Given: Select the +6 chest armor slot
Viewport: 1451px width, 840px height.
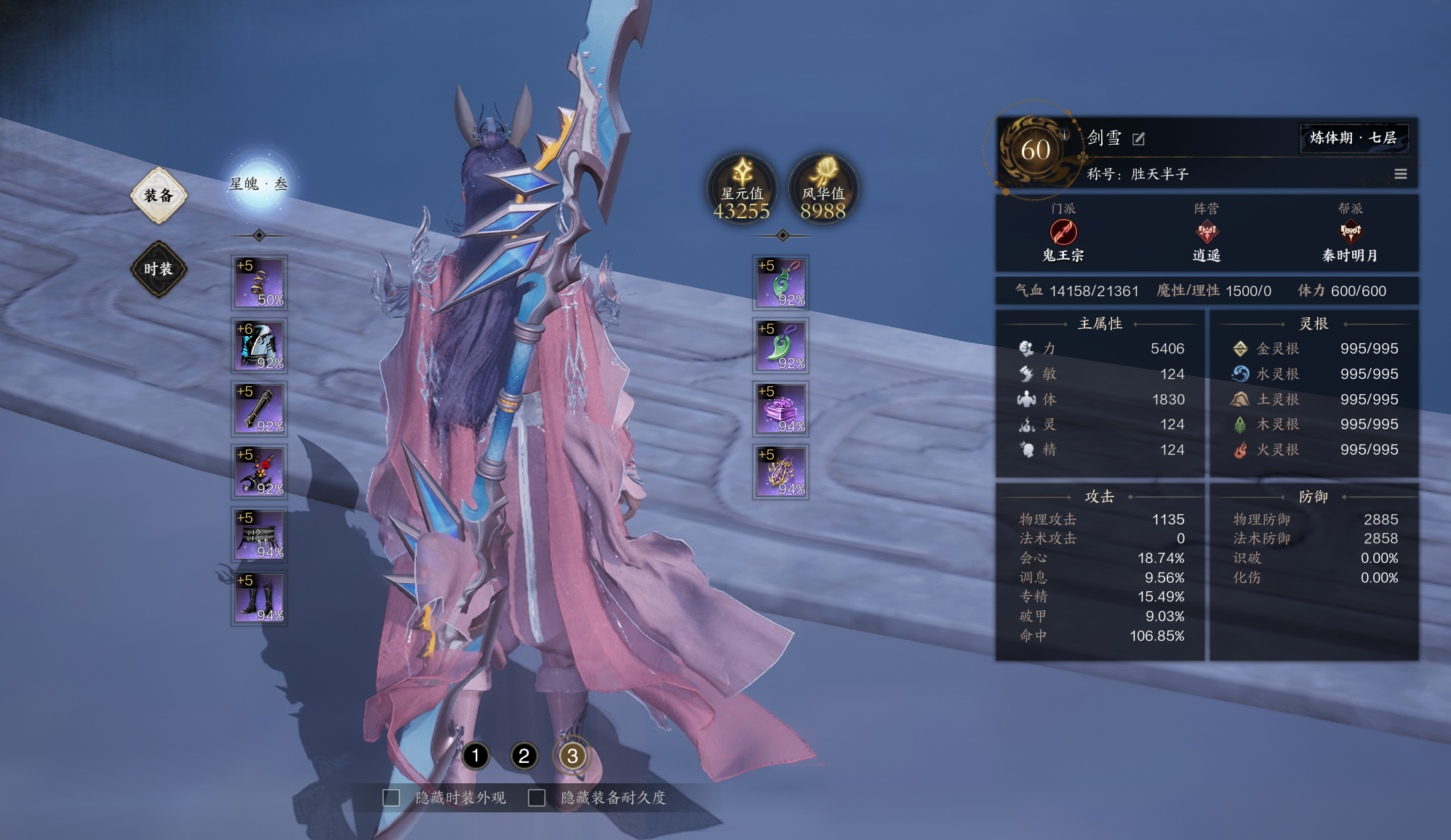Looking at the screenshot, I should point(260,345).
